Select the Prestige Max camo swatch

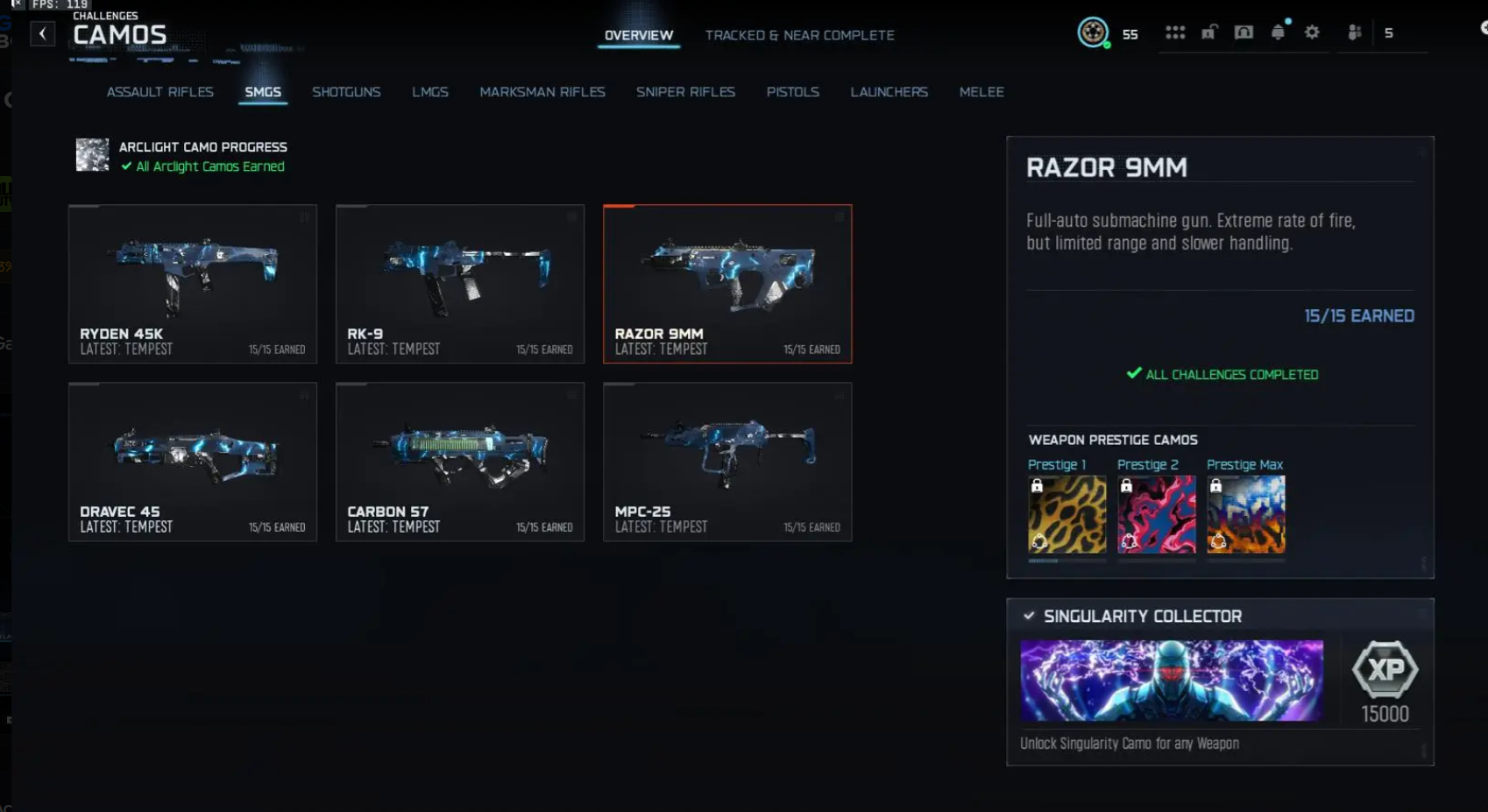(1245, 513)
